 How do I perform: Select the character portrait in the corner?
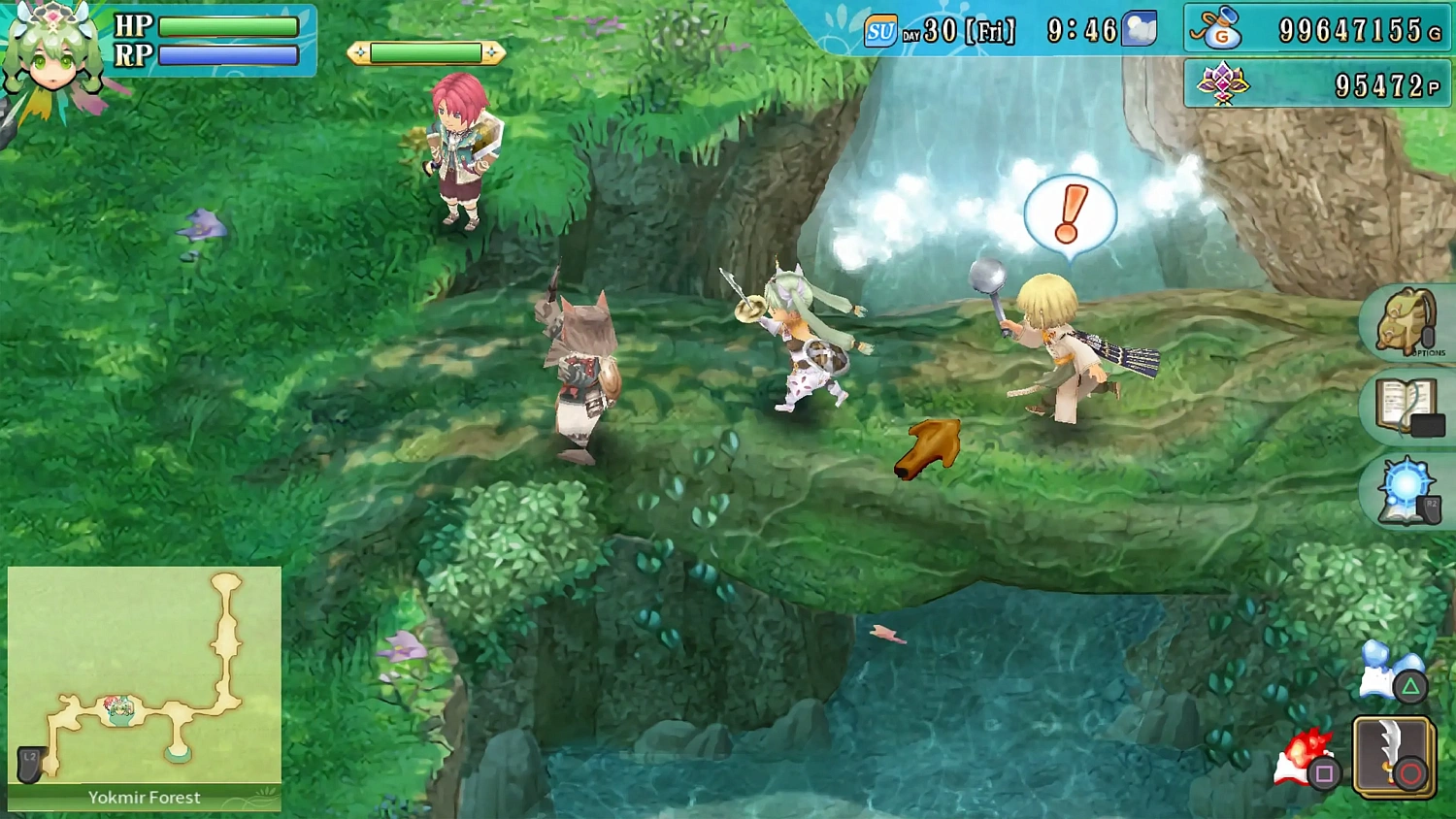pyautogui.click(x=53, y=53)
